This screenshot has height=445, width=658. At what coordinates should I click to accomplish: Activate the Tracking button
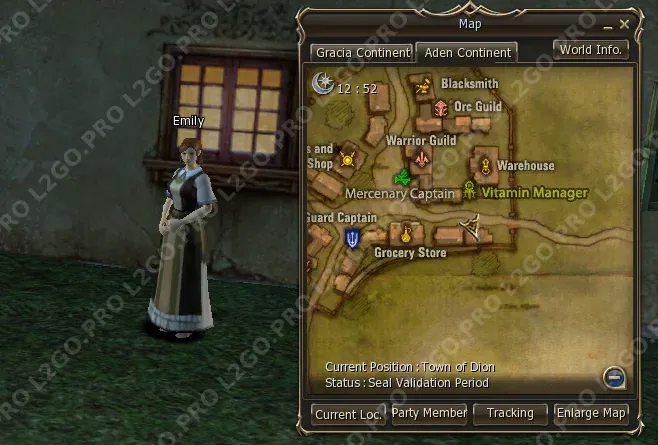coord(510,412)
